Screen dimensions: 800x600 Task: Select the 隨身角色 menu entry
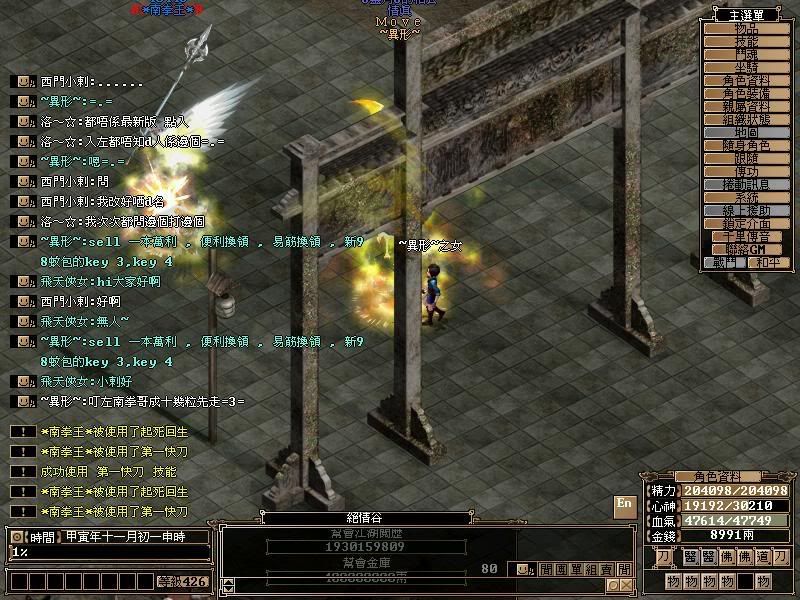click(747, 145)
